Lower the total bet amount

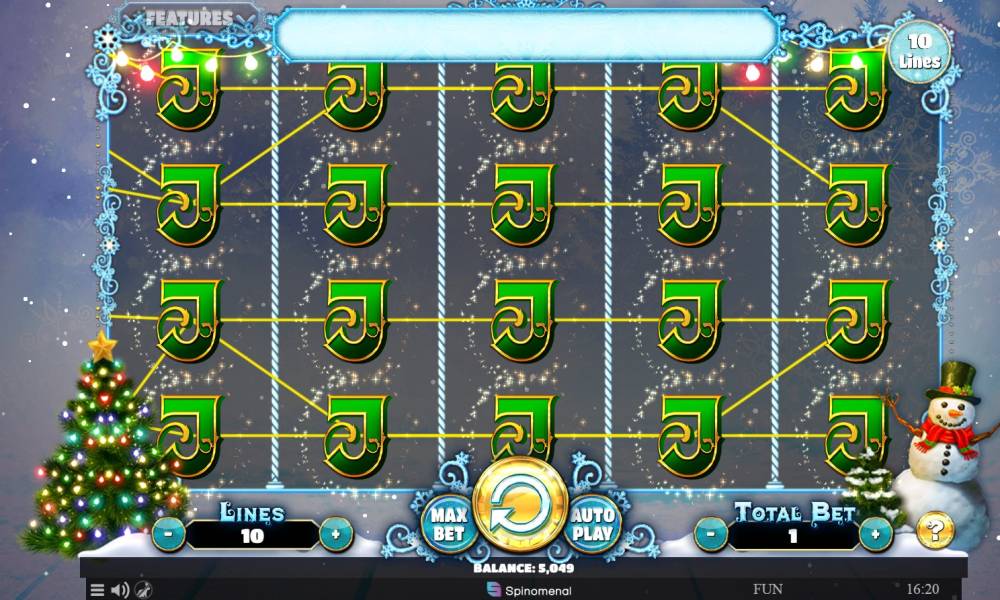(710, 534)
